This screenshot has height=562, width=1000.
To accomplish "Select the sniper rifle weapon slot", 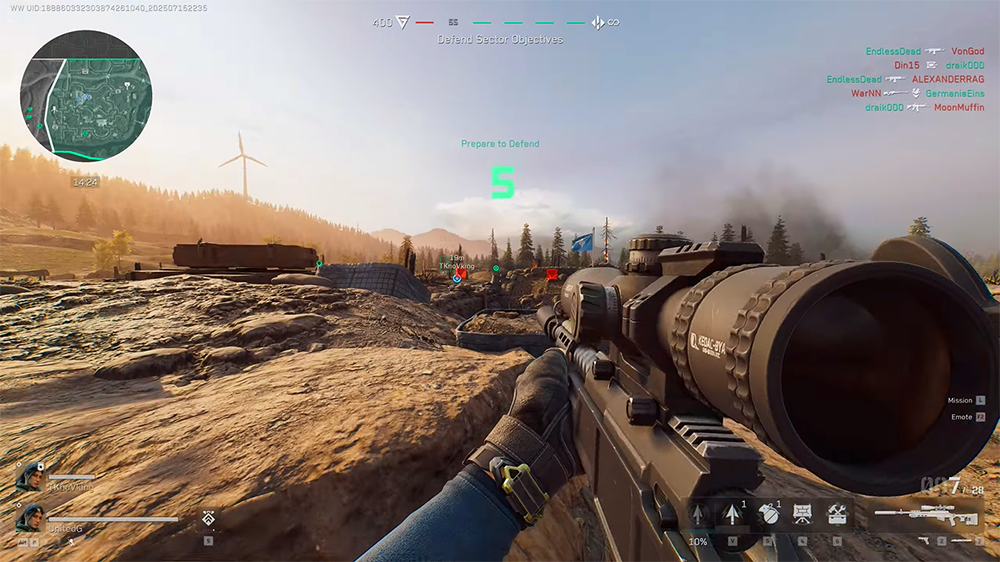I will pyautogui.click(x=915, y=514).
